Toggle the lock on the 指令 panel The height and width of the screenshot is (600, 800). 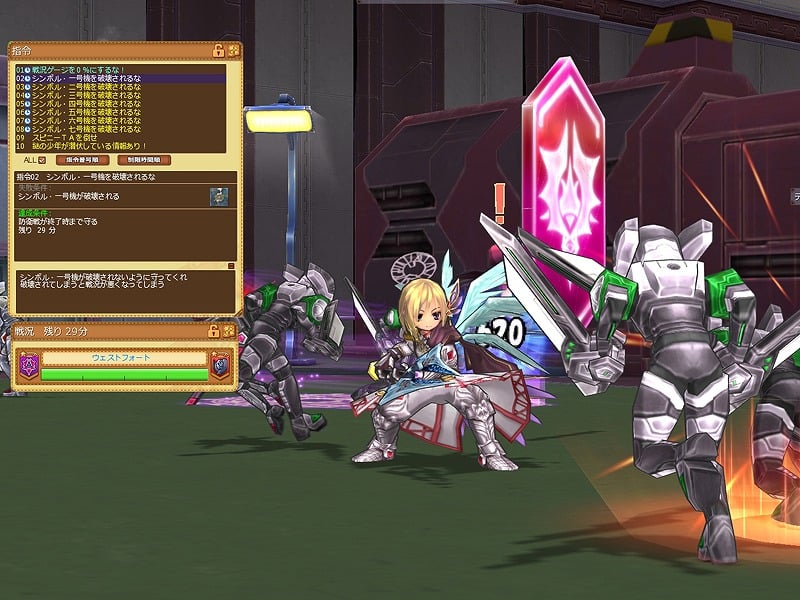(x=219, y=50)
